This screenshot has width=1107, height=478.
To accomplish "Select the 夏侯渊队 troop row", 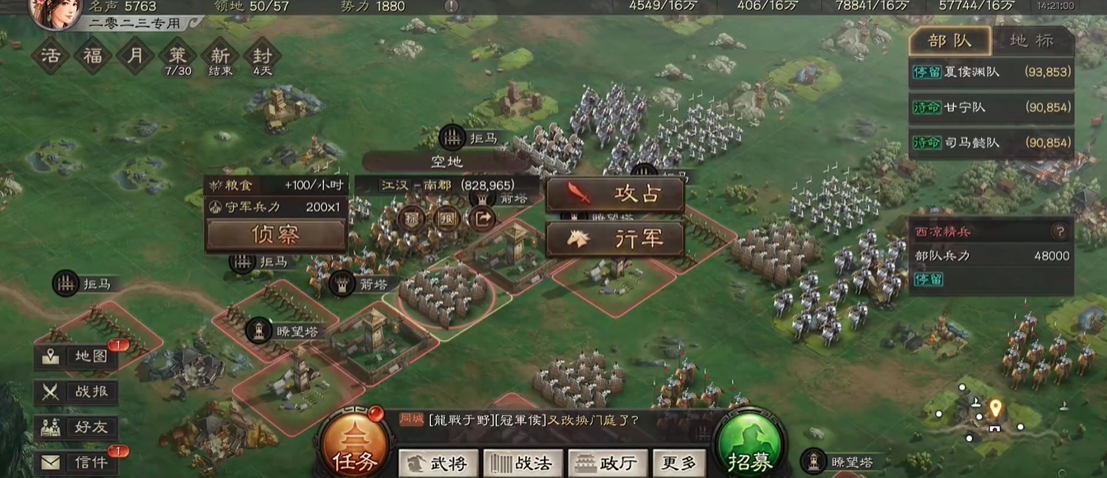I will (x=990, y=72).
